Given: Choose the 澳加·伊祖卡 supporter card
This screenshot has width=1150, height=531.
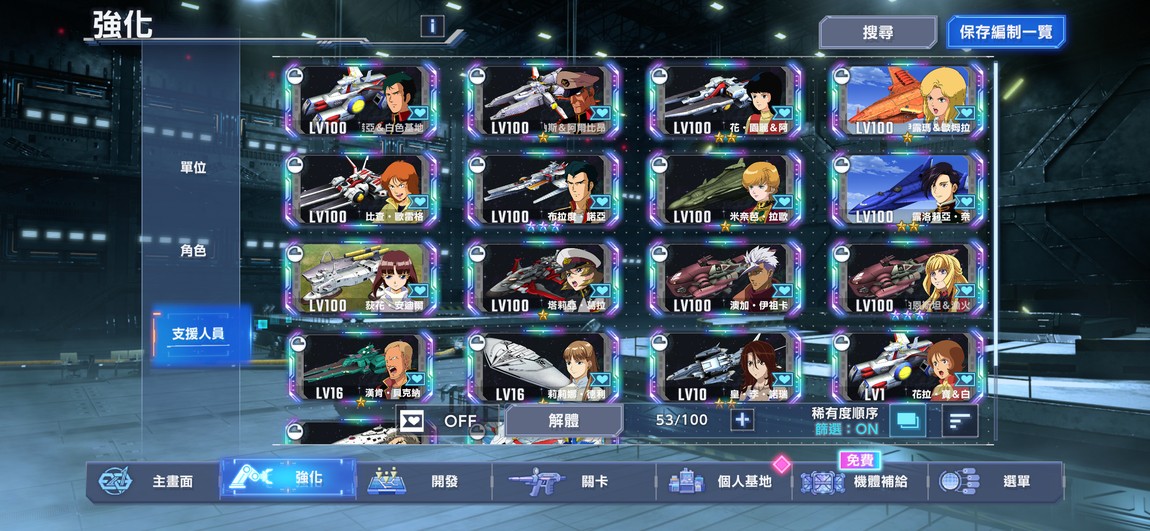Looking at the screenshot, I should [x=725, y=277].
